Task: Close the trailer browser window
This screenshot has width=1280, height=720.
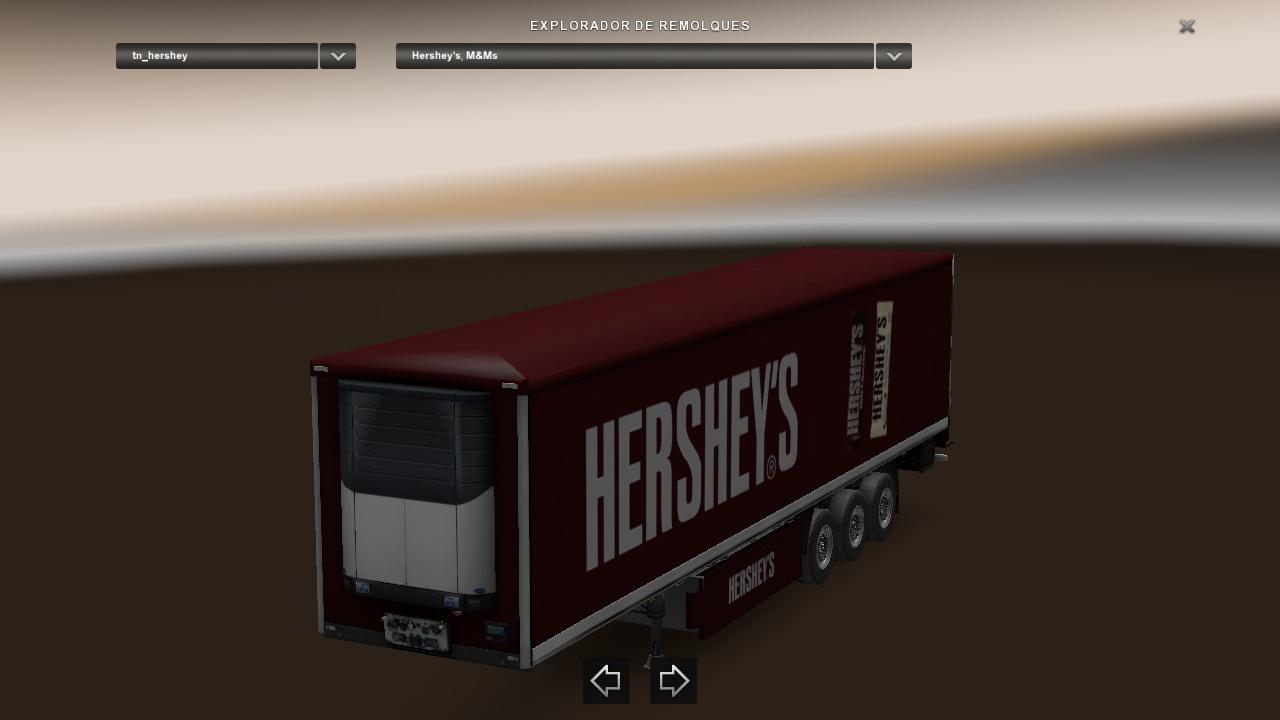Action: [x=1187, y=27]
